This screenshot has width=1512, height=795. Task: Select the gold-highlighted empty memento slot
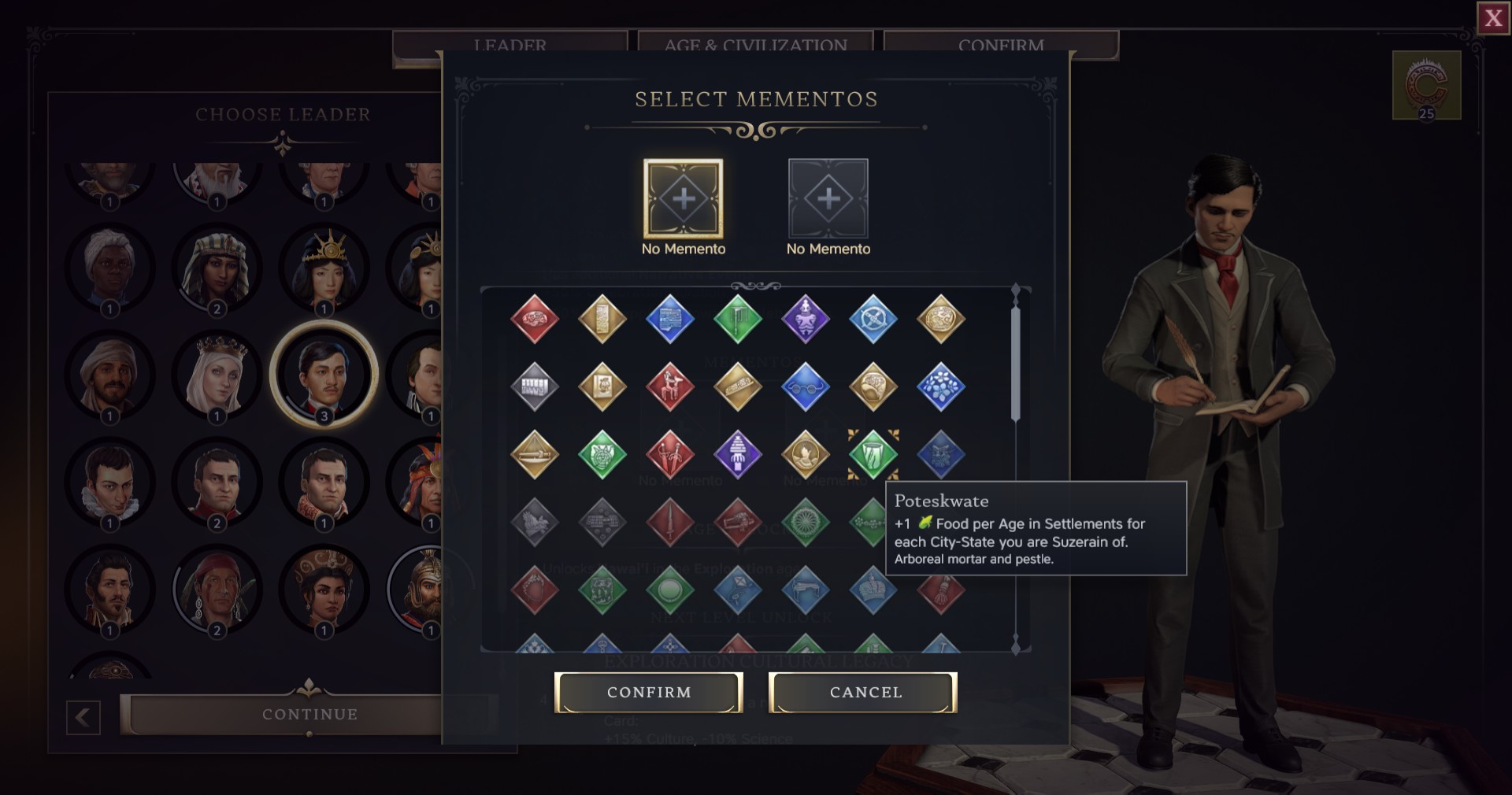coord(683,198)
